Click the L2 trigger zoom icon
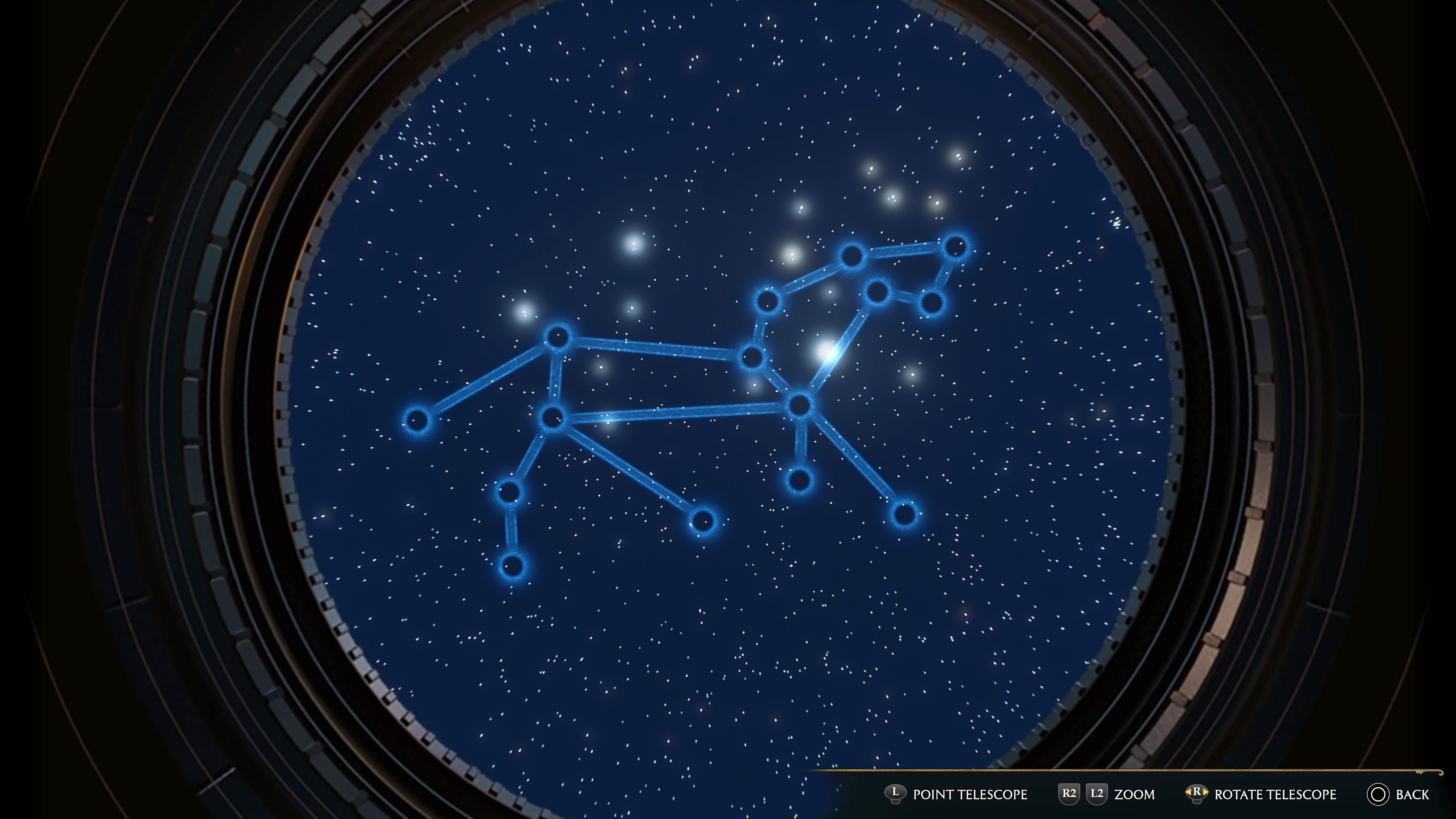 tap(1097, 793)
